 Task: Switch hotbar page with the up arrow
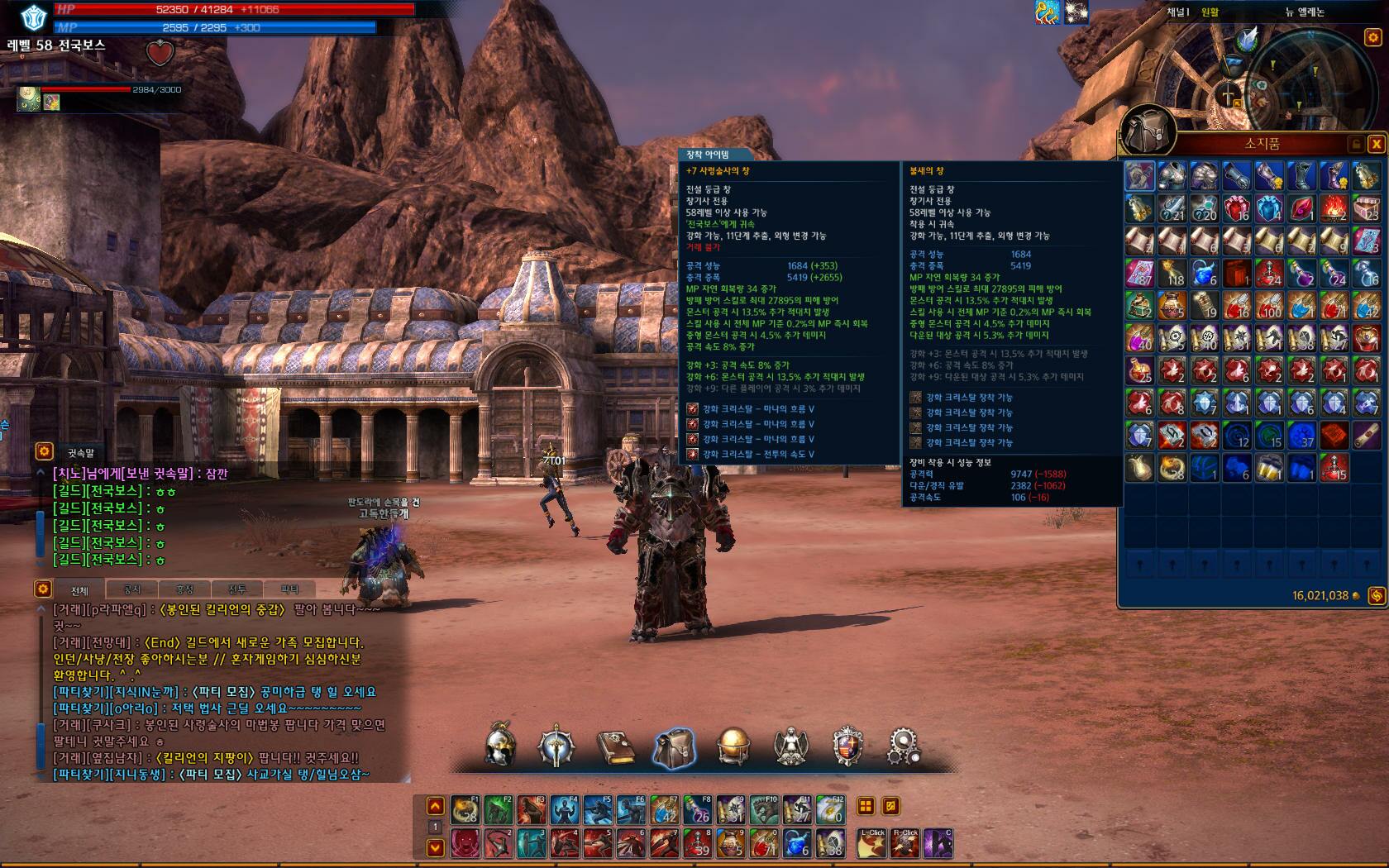435,806
